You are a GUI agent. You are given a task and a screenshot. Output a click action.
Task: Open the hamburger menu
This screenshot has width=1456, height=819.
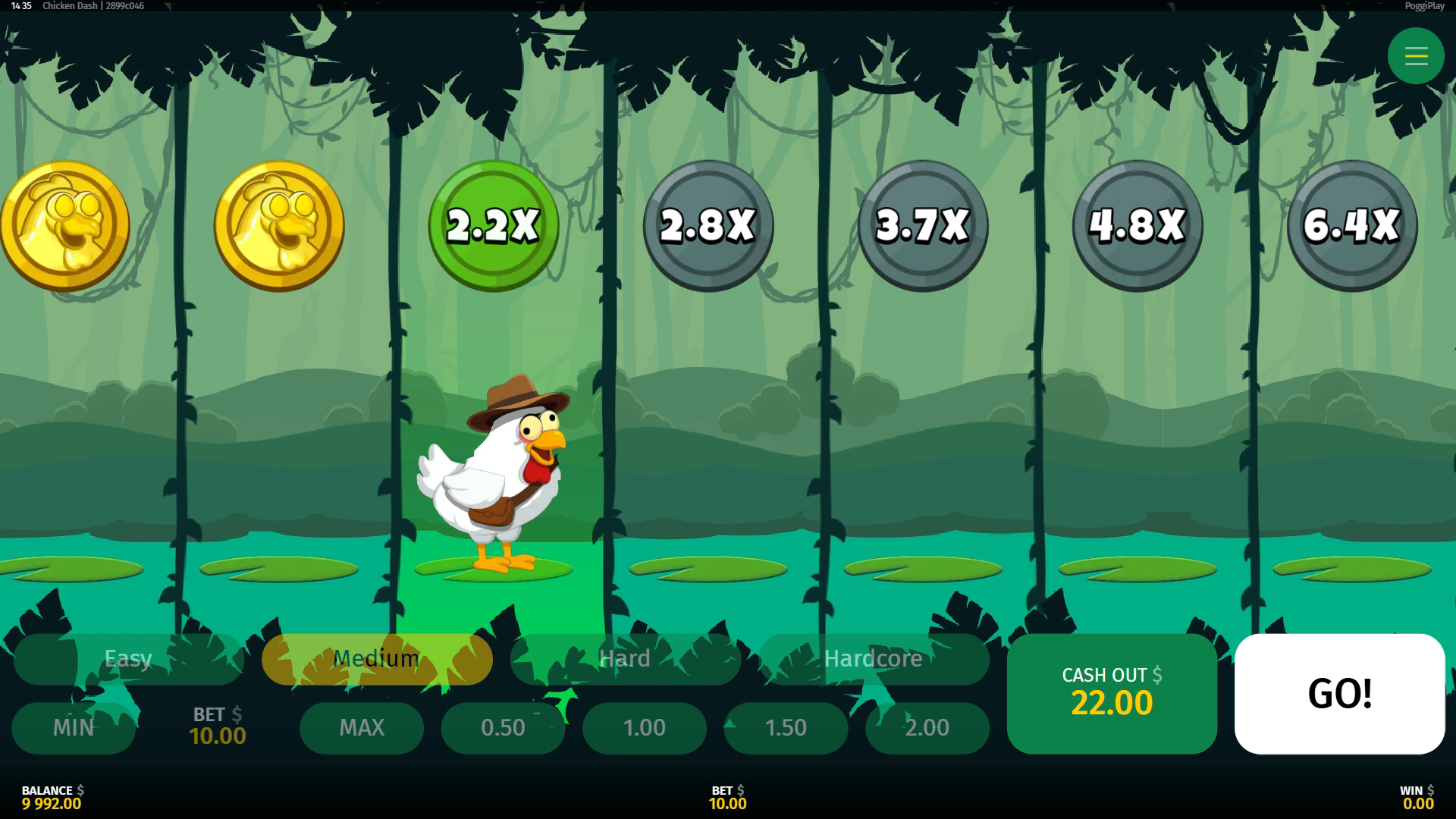pyautogui.click(x=1415, y=56)
